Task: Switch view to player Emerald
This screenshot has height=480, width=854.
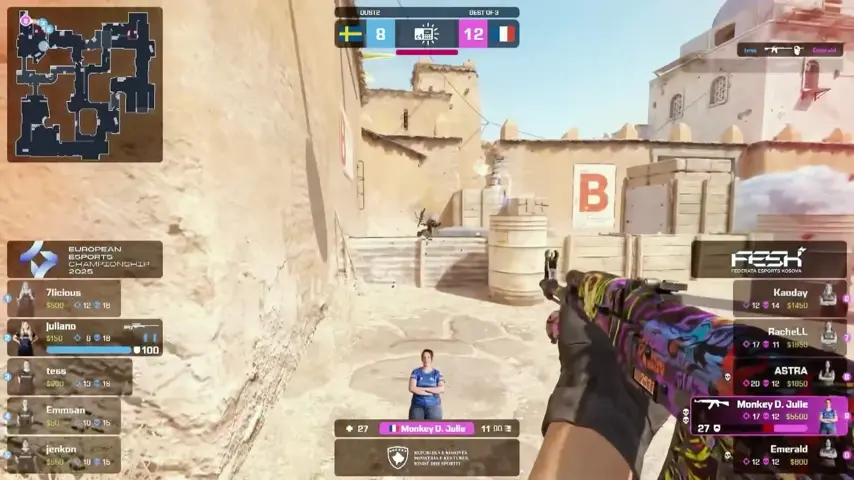Action: (790, 455)
